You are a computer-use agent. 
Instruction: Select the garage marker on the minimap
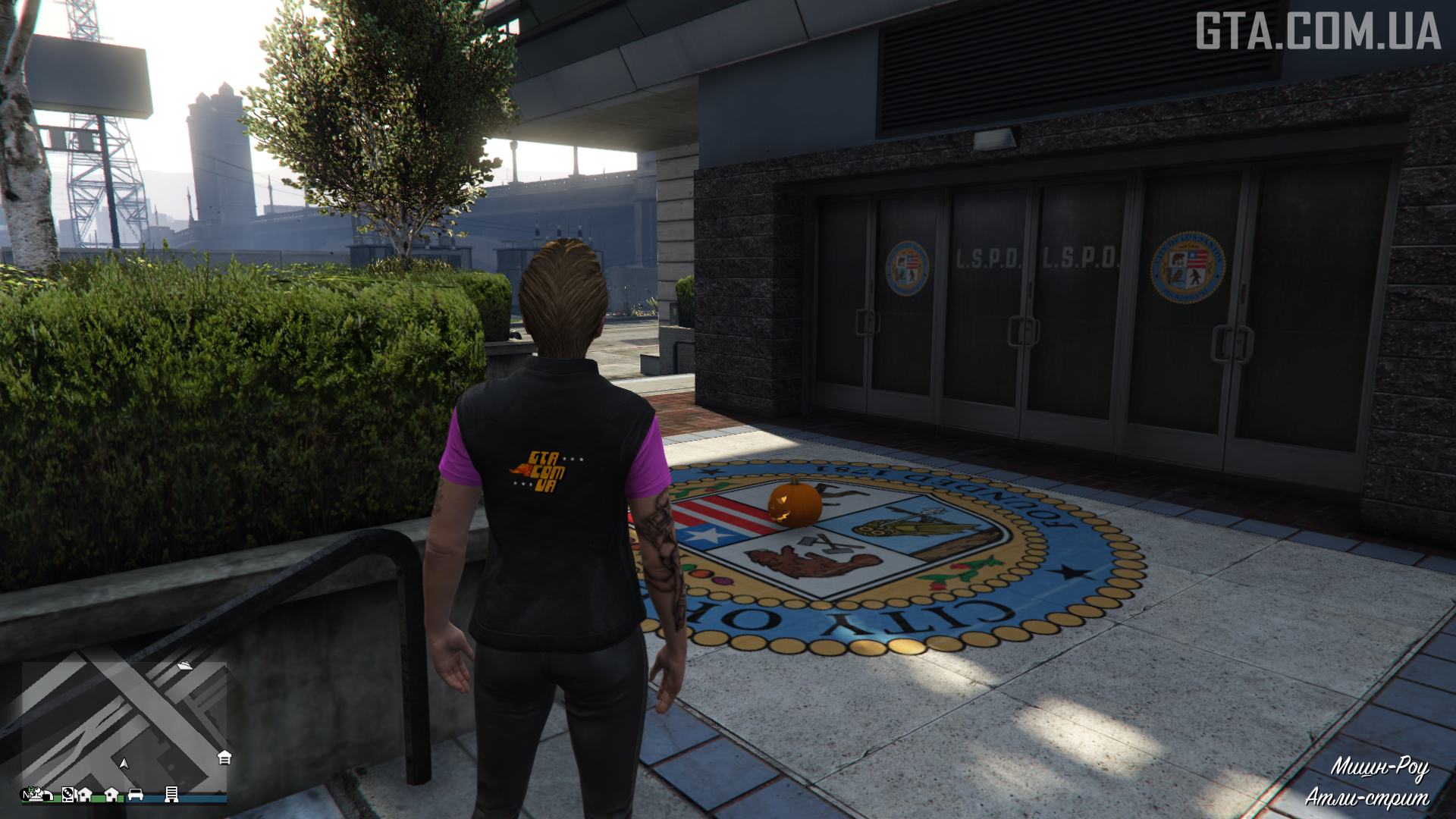click(224, 758)
